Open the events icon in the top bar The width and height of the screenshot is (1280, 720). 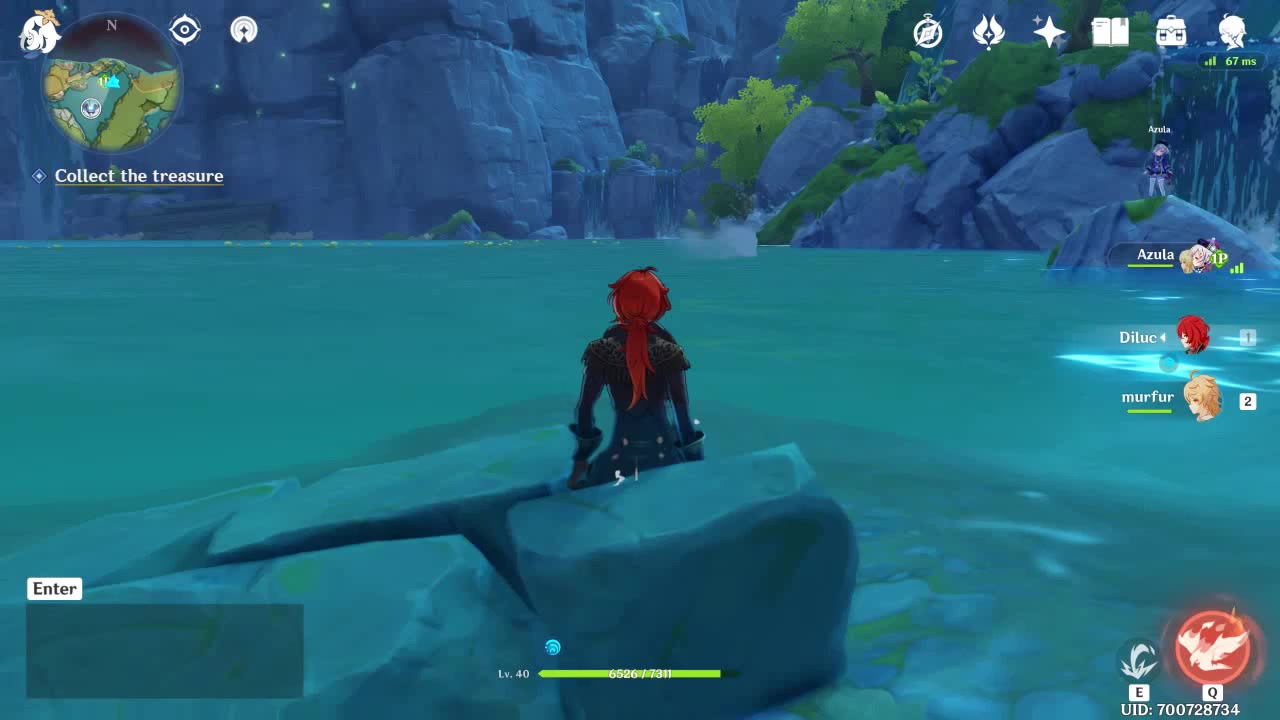[989, 32]
